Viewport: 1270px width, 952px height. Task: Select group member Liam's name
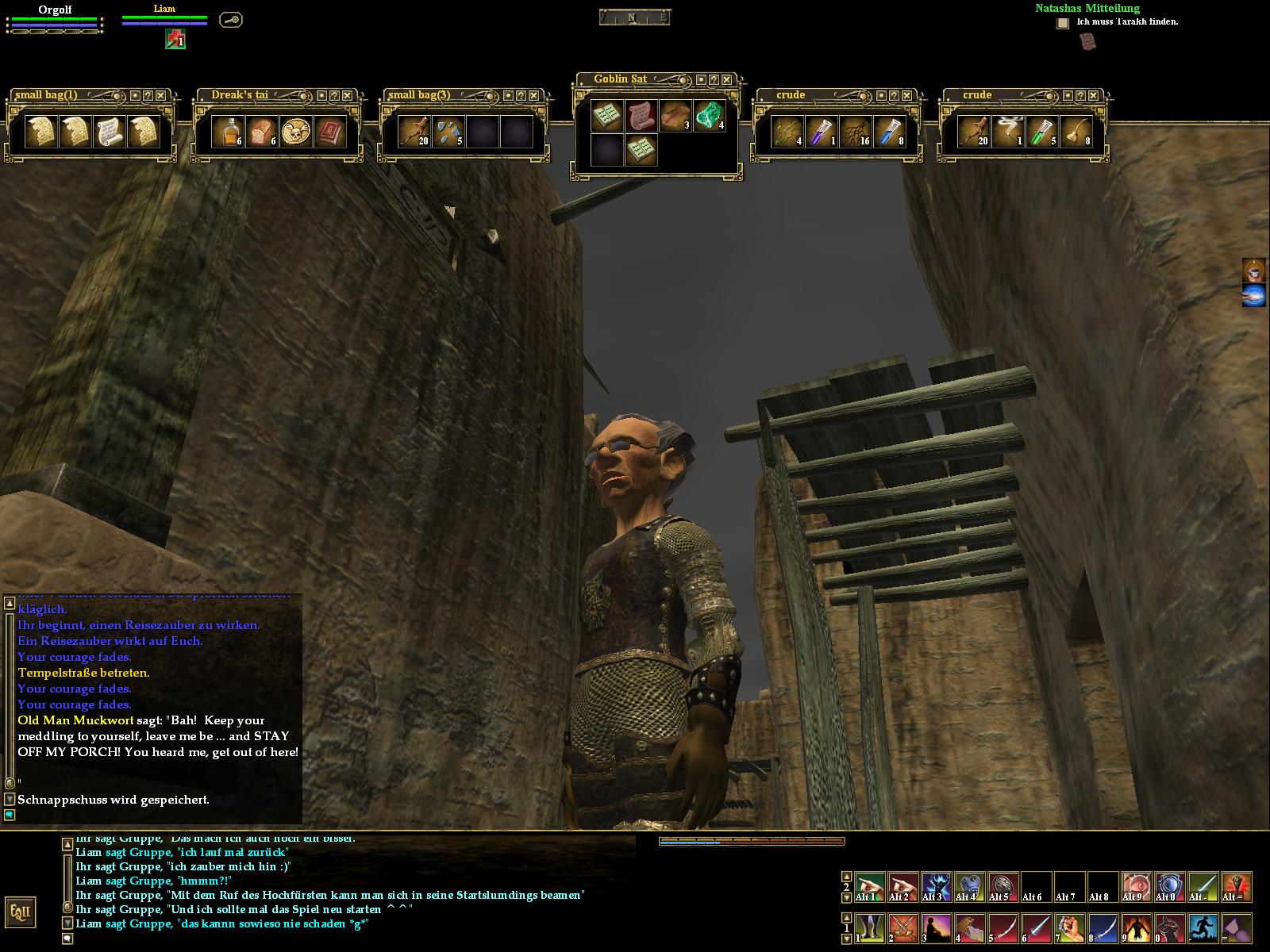pyautogui.click(x=164, y=9)
